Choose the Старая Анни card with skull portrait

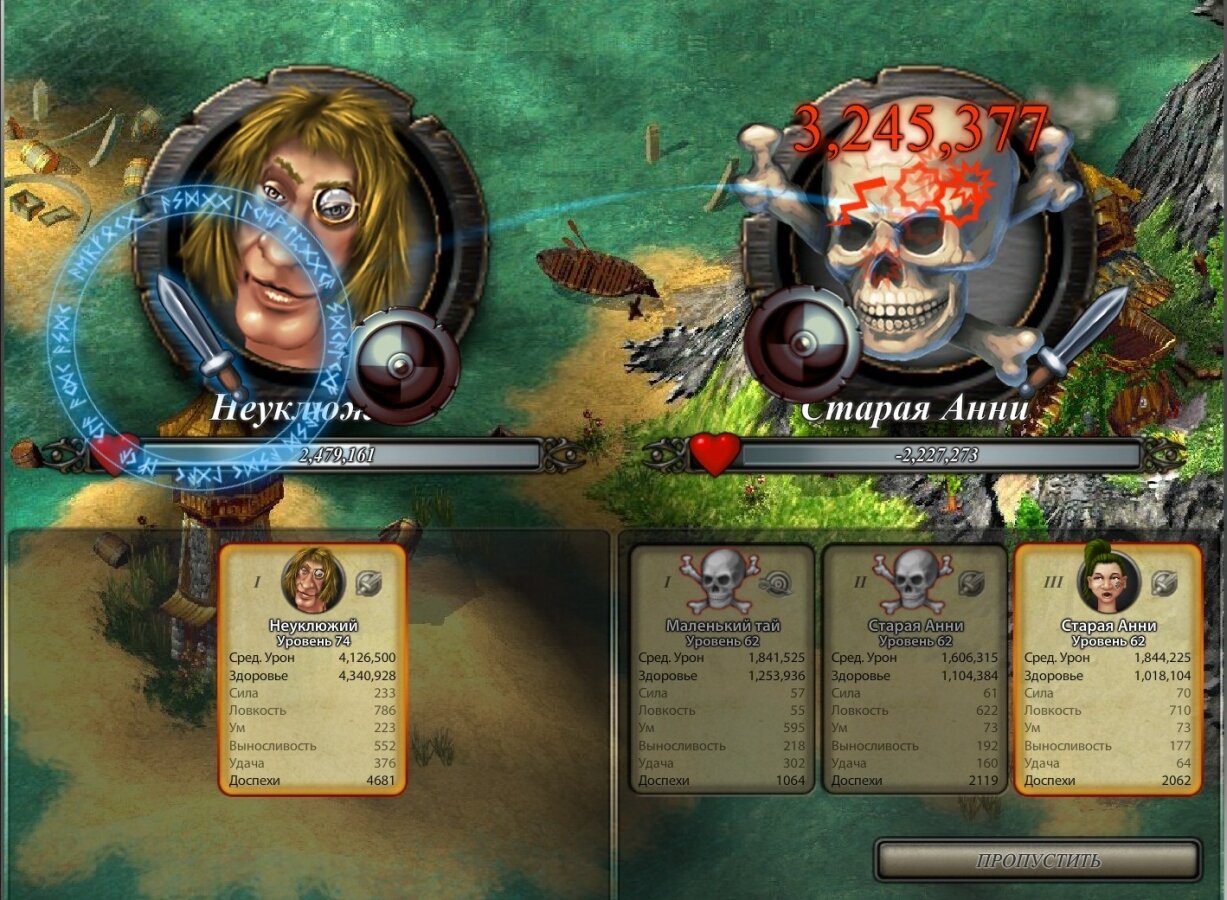tap(915, 669)
